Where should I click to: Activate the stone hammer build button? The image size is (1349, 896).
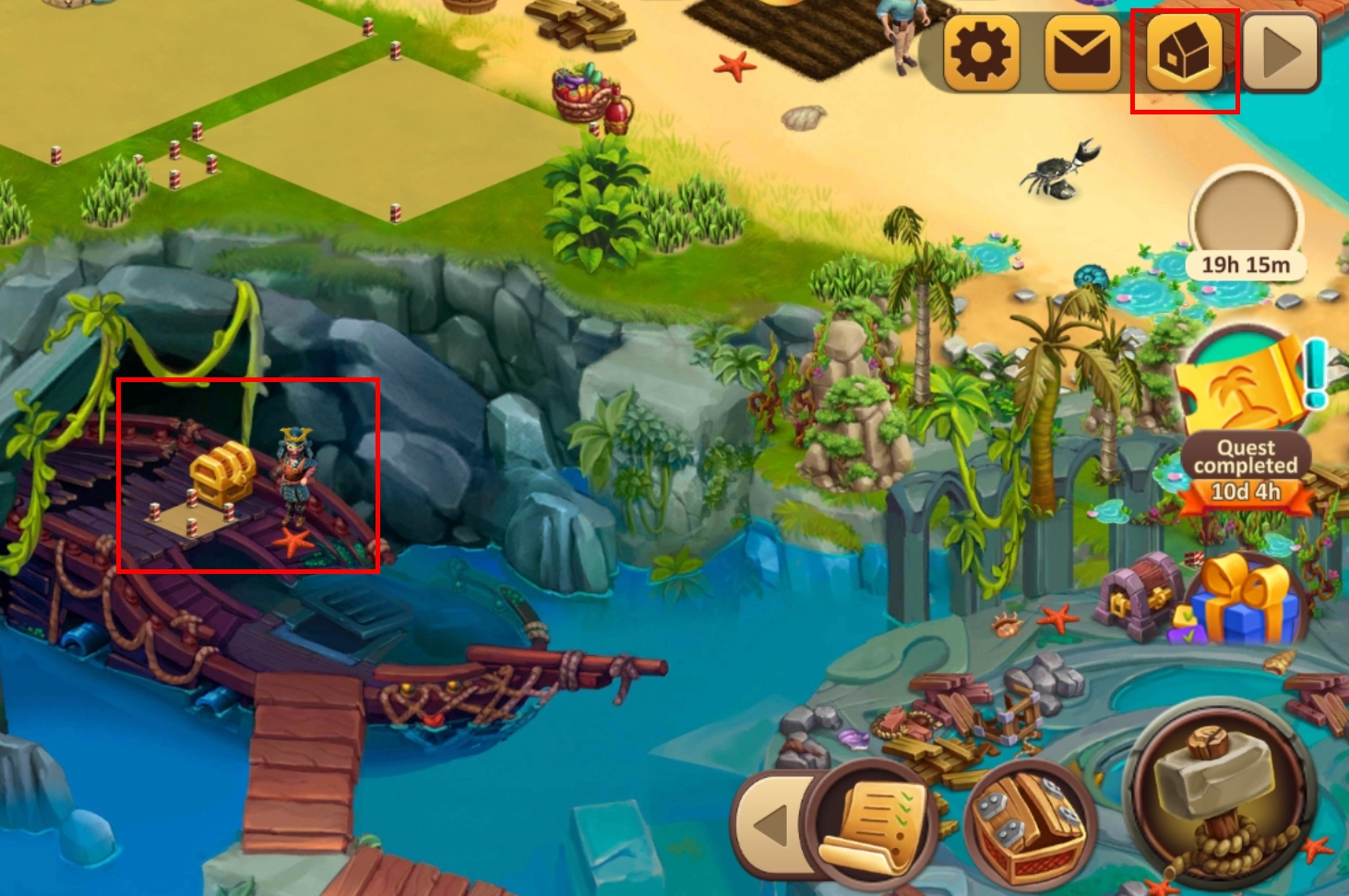1218,794
